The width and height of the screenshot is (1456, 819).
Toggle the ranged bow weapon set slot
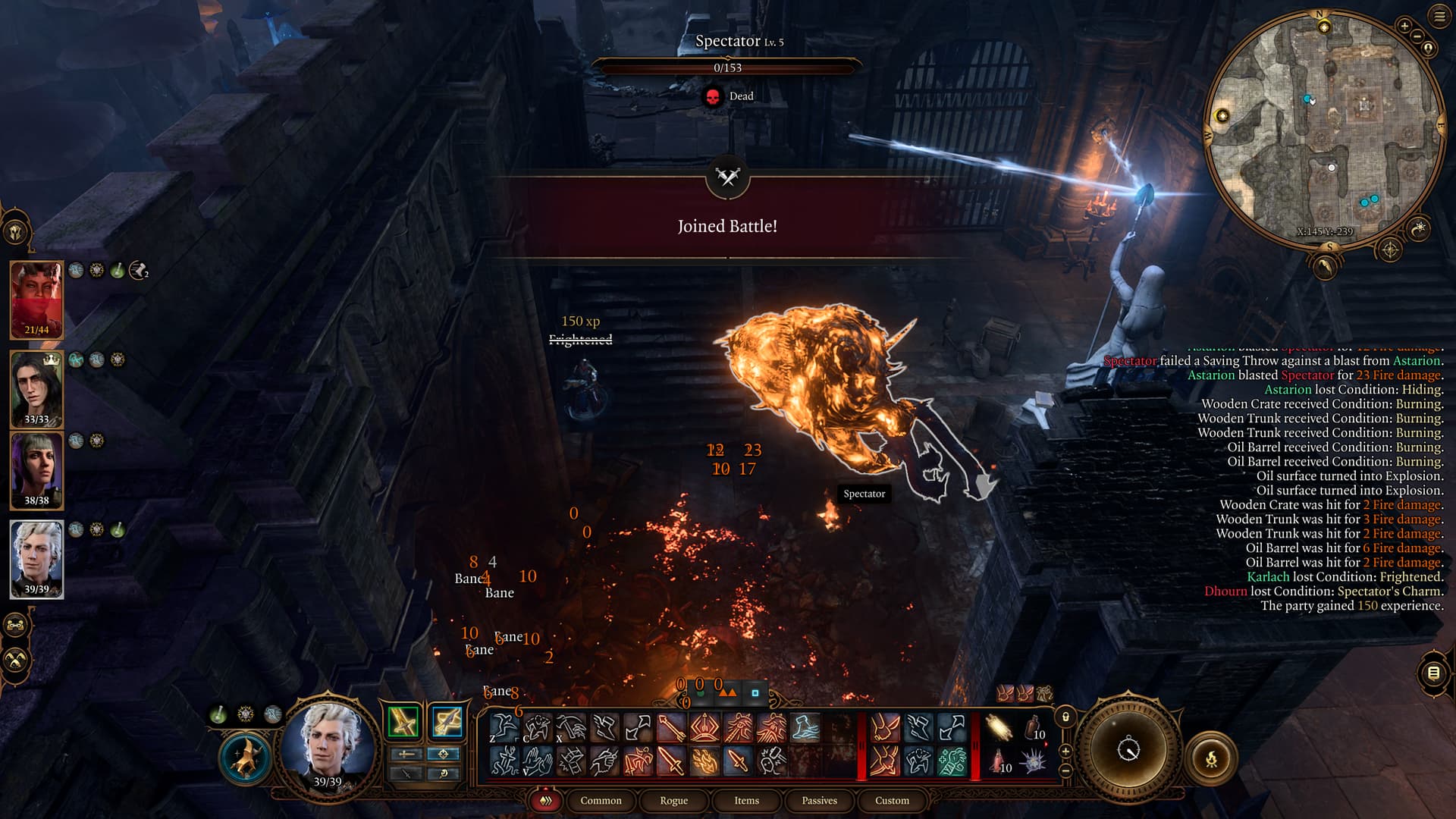(x=447, y=721)
